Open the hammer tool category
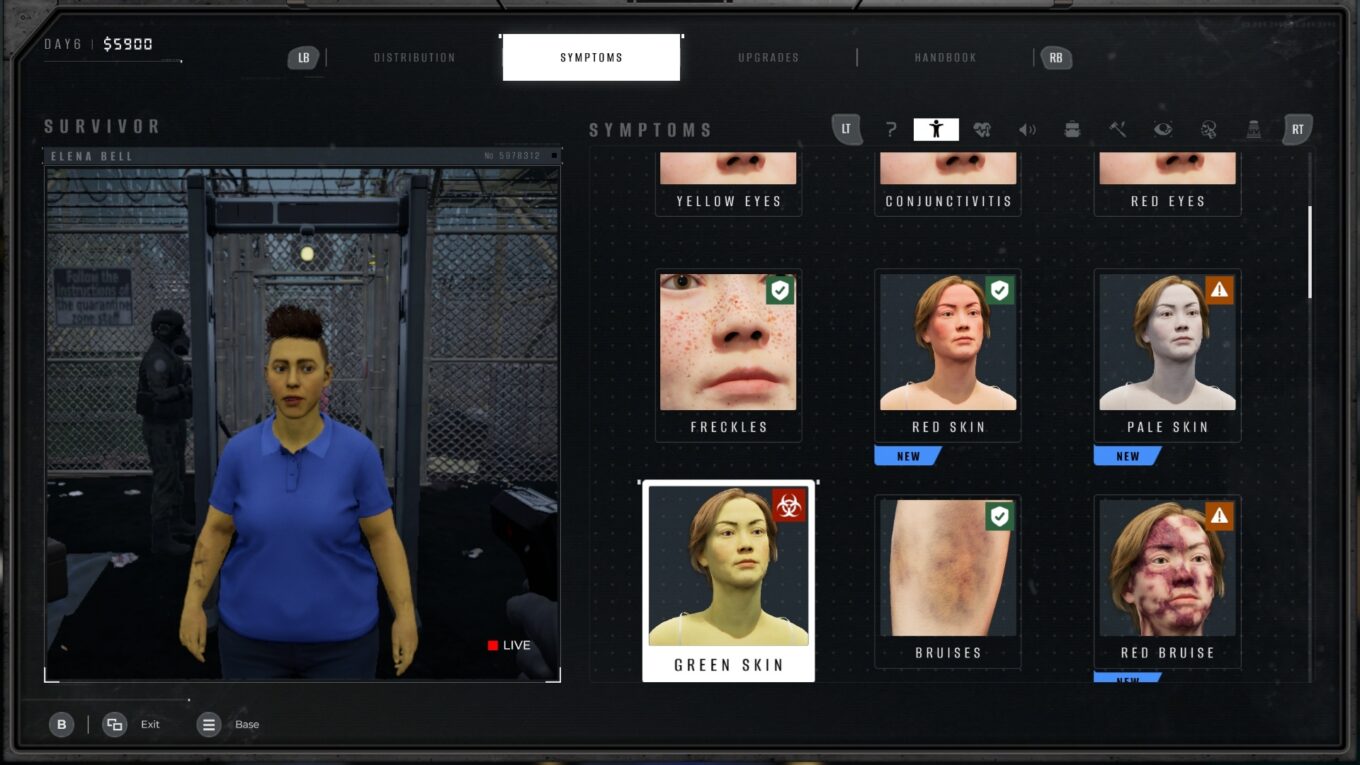Screen dimensions: 1360x765 click(x=1118, y=129)
